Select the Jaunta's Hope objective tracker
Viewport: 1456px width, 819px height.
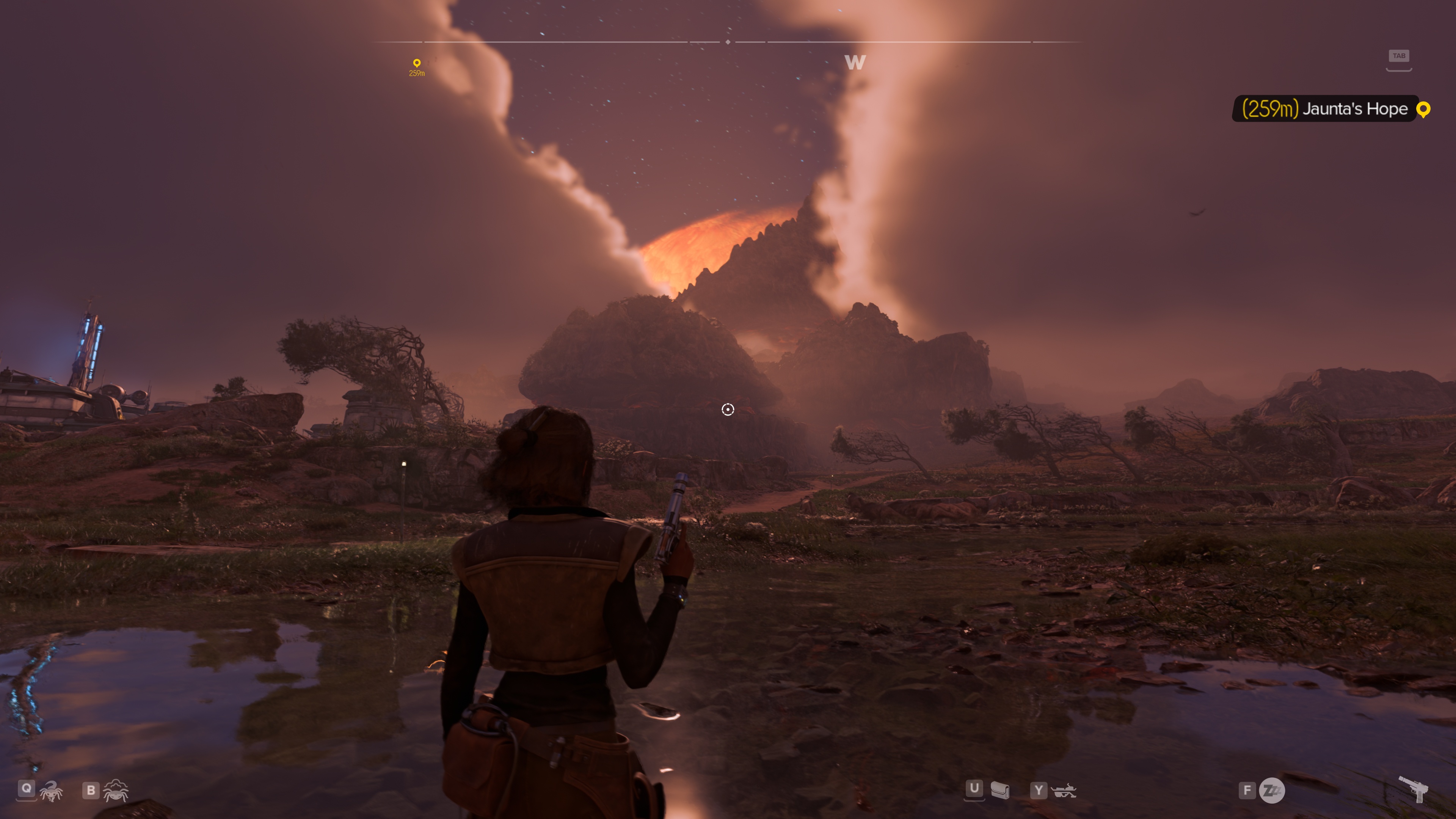pos(1332,108)
